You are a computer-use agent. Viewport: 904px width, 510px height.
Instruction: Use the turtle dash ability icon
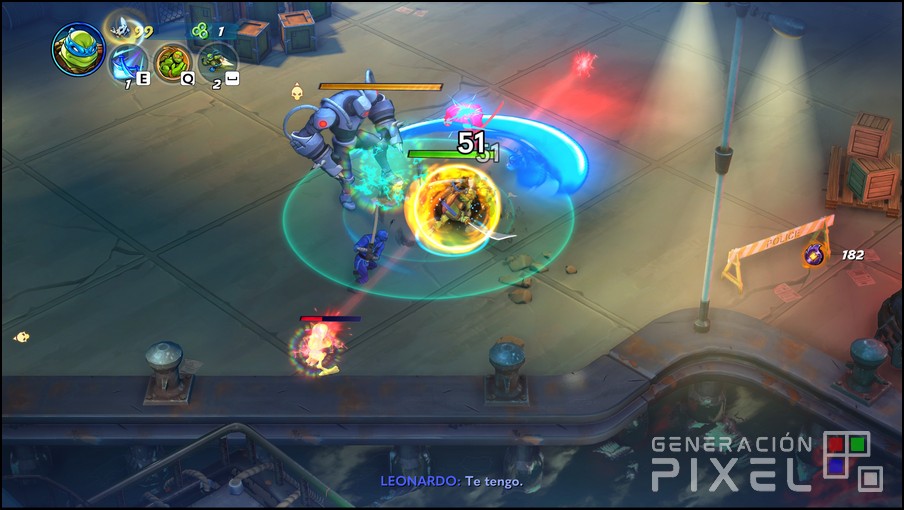tap(217, 63)
